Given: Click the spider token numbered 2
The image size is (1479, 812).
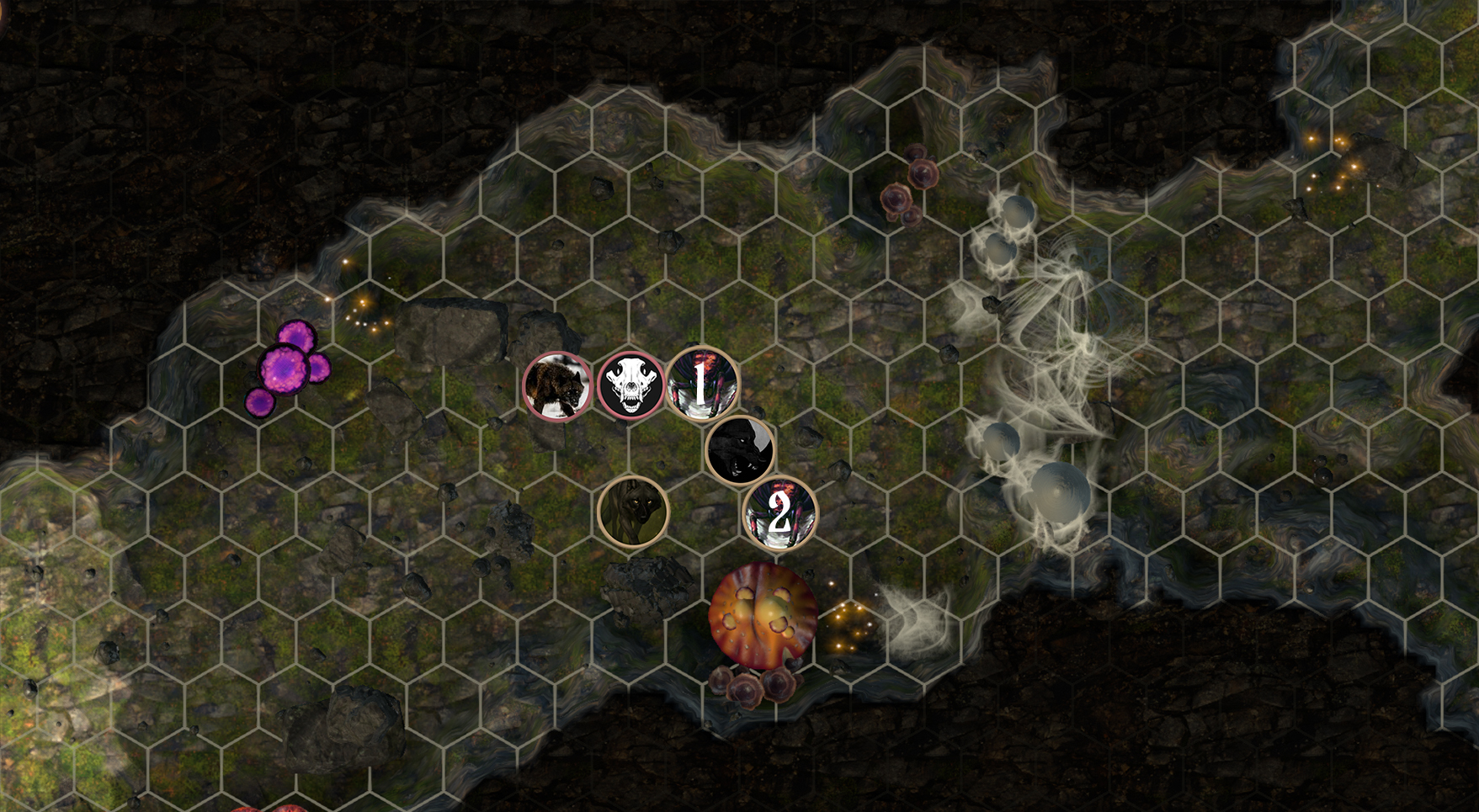Looking at the screenshot, I should [x=779, y=513].
